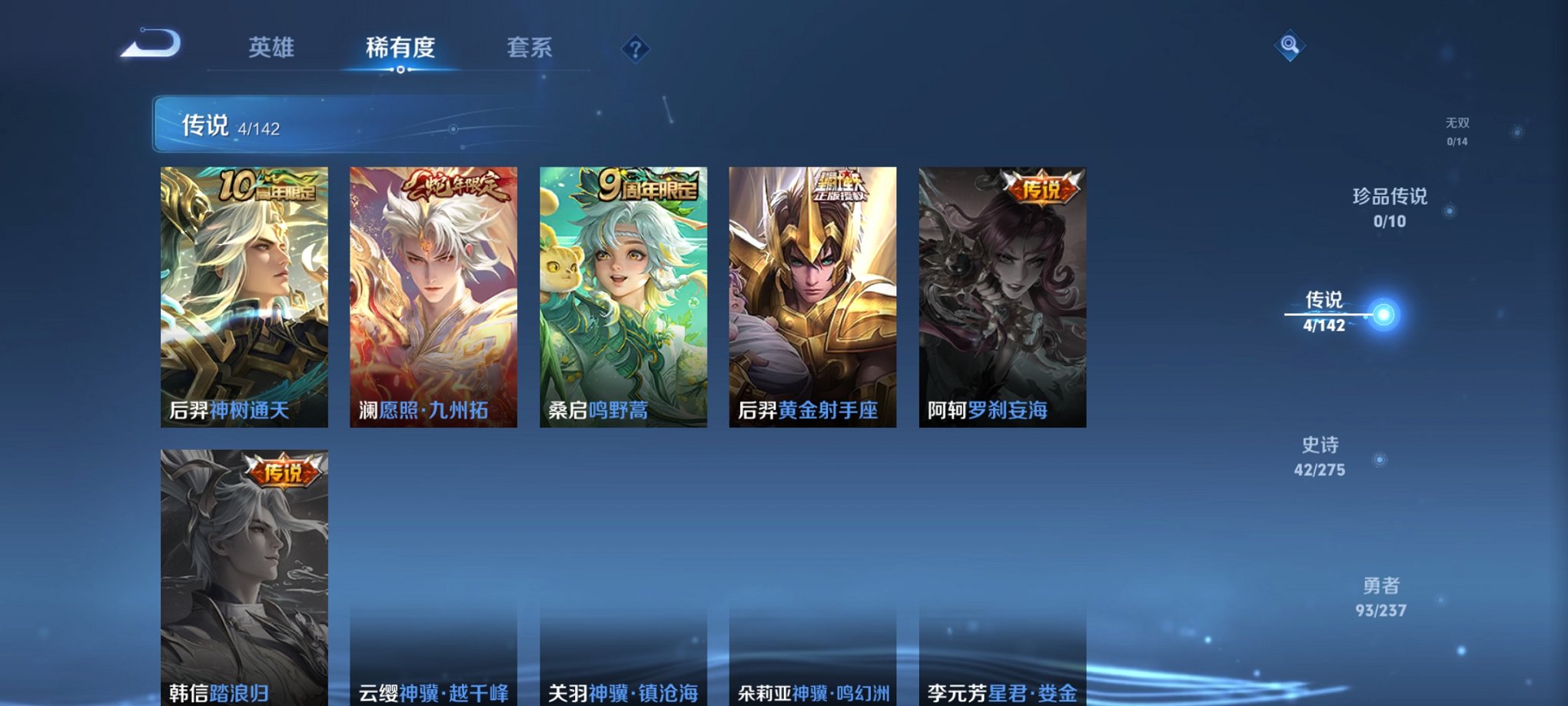
Task: Click the help question mark icon
Action: click(x=634, y=50)
